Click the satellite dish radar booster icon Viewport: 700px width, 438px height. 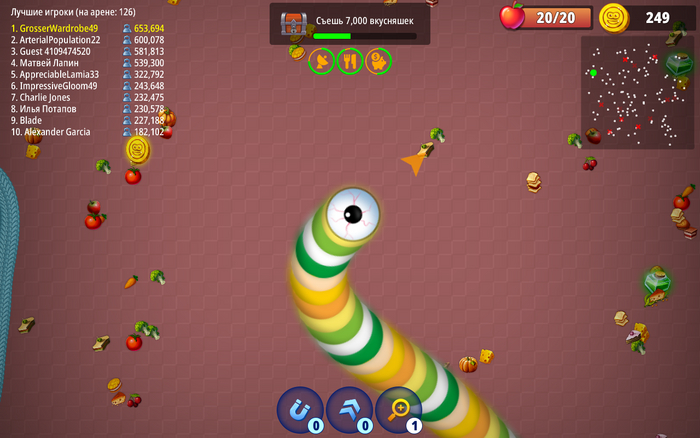pyautogui.click(x=321, y=61)
